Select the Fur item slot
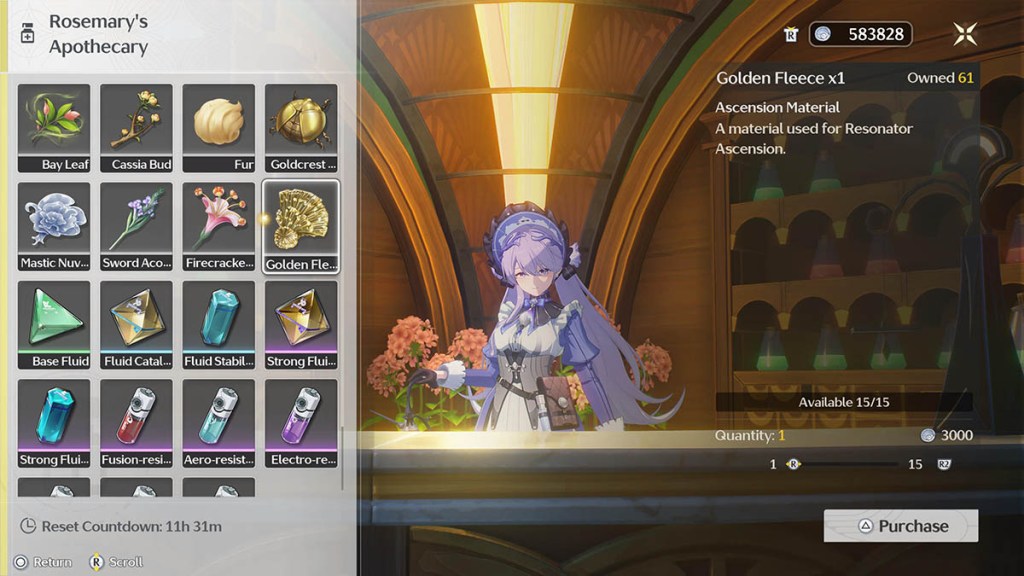Image resolution: width=1024 pixels, height=576 pixels. click(x=219, y=127)
